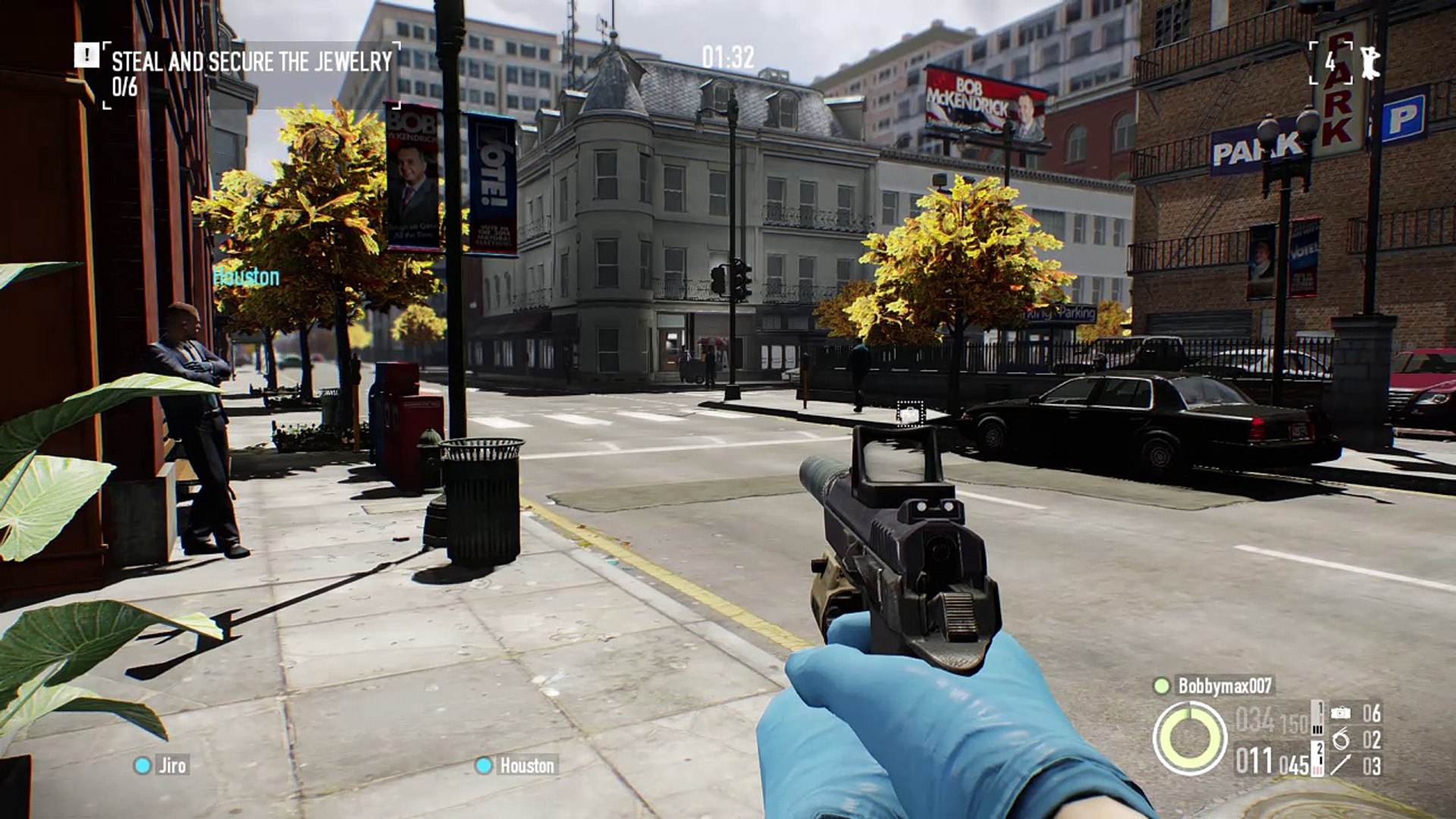Select the throwable equipment icon
The width and height of the screenshot is (1456, 819).
point(1341,764)
